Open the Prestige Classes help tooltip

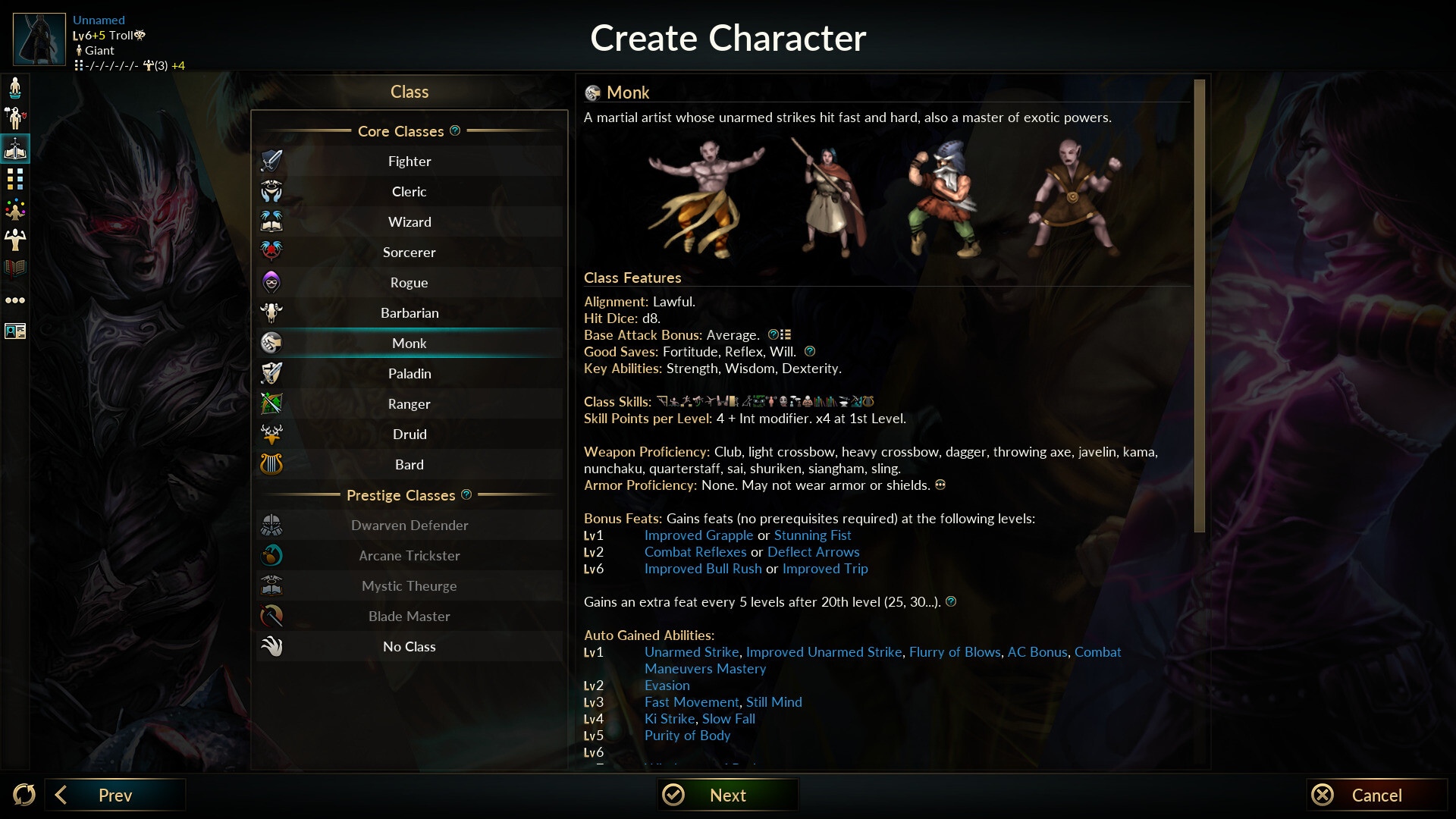[466, 494]
